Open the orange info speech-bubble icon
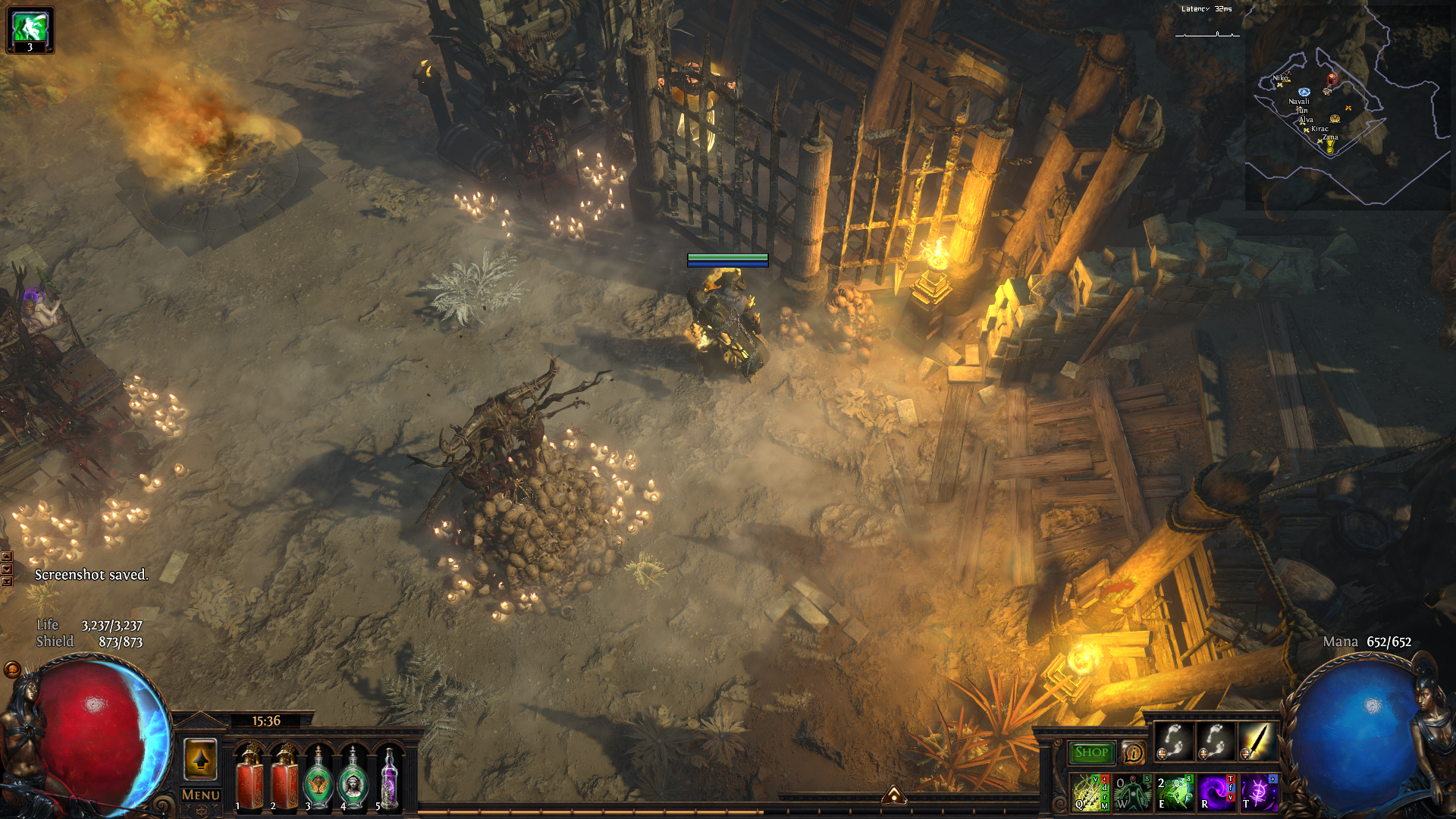Image resolution: width=1456 pixels, height=819 pixels. coord(1133,753)
